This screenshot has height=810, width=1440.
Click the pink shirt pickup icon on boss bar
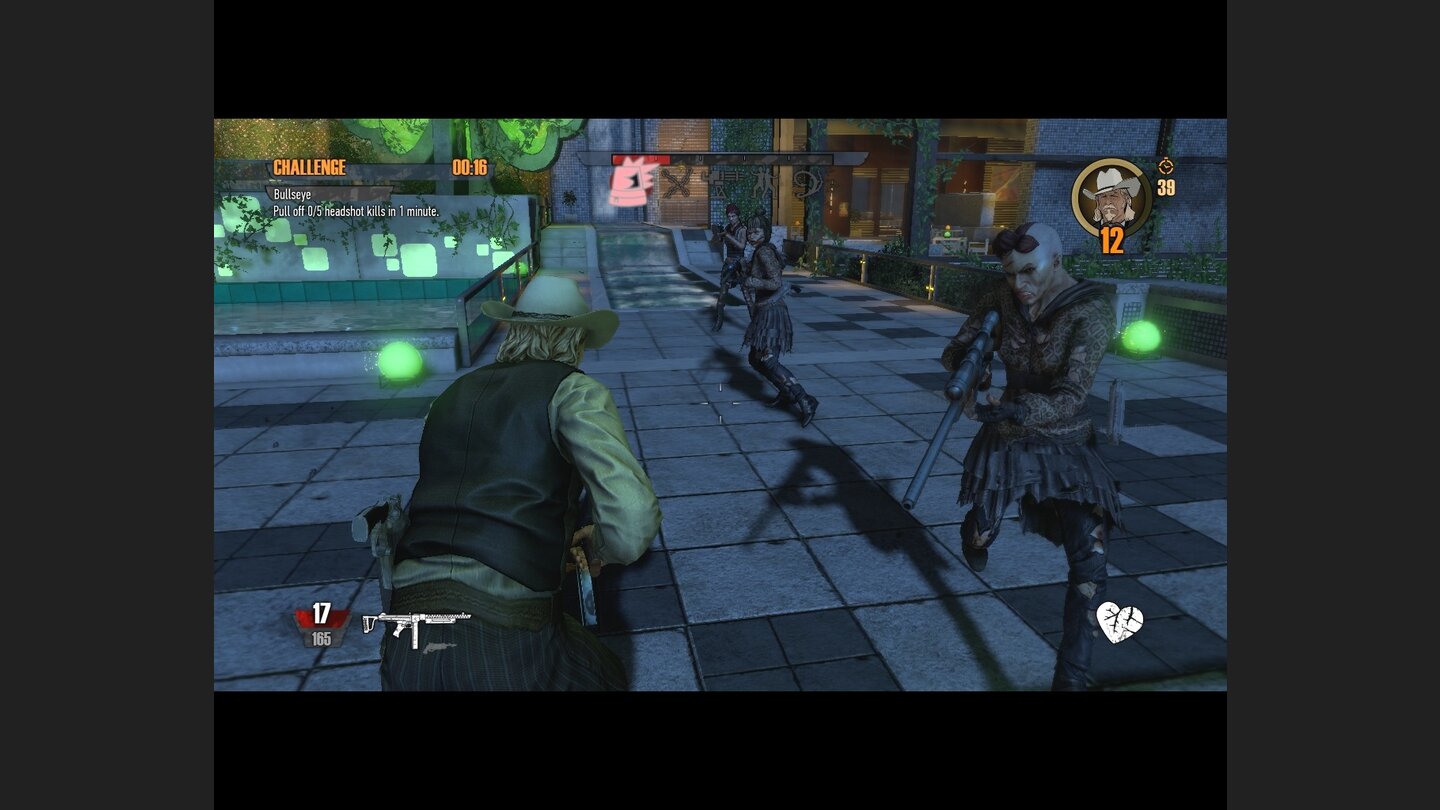click(628, 183)
